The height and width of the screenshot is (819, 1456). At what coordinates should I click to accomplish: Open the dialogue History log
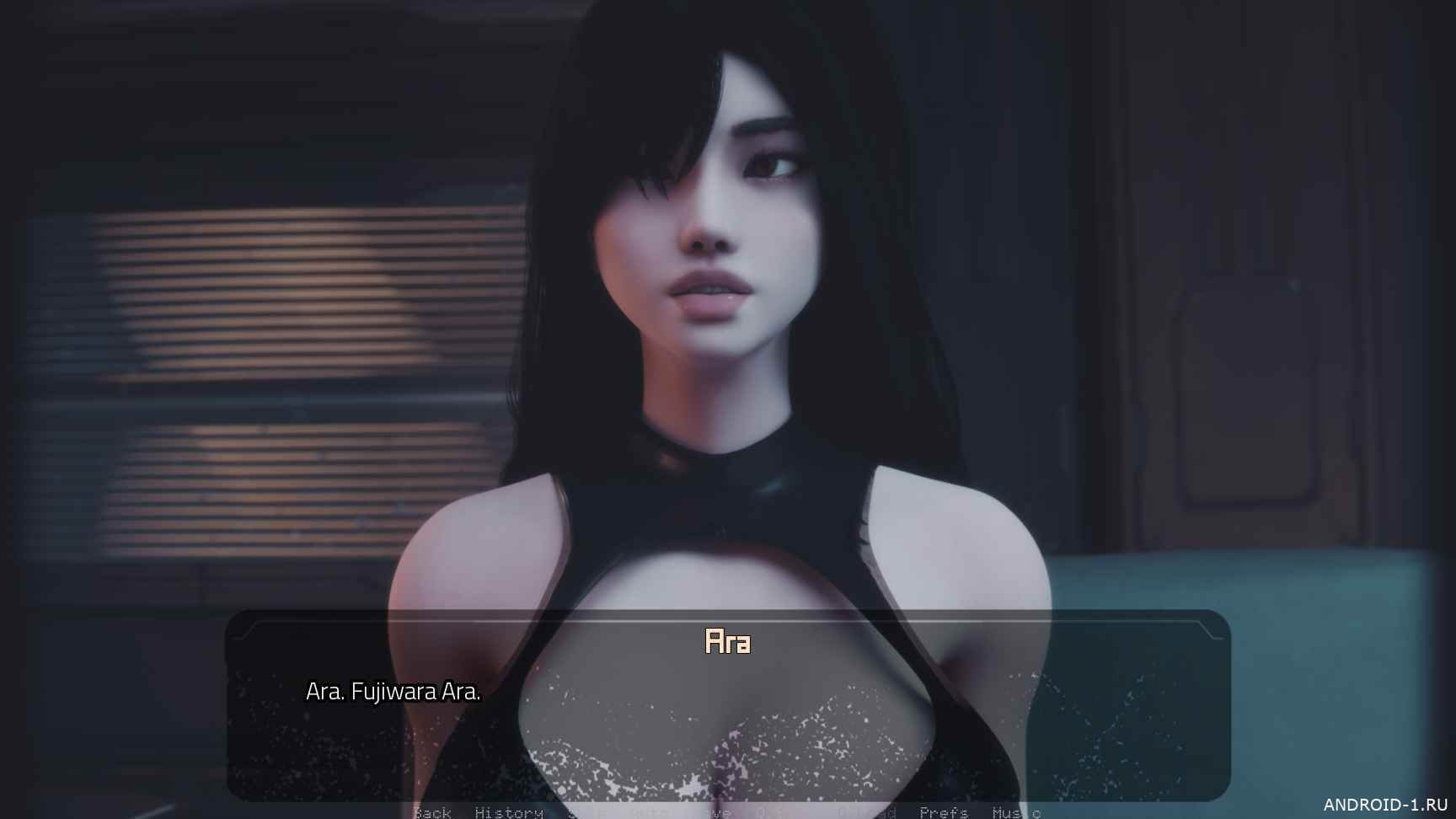(509, 812)
